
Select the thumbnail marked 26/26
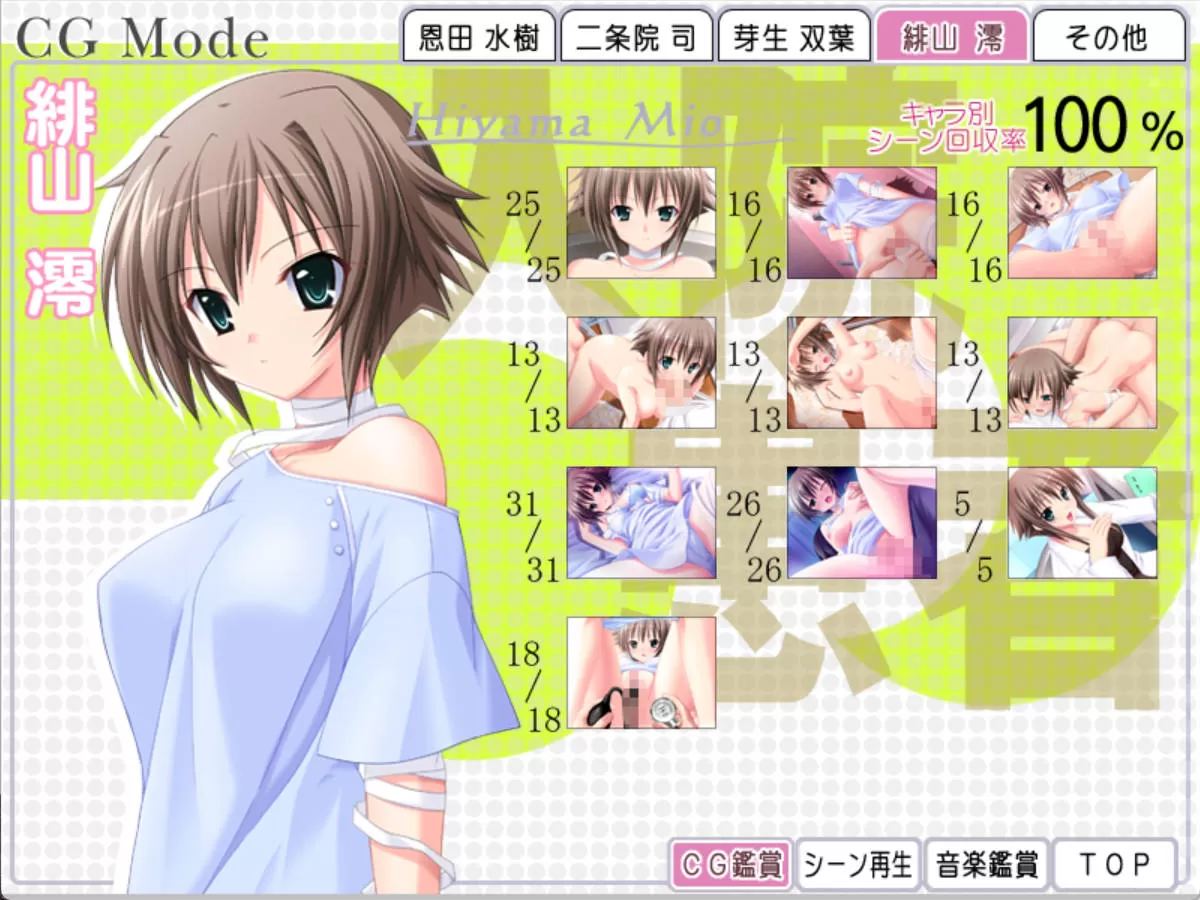[x=861, y=523]
